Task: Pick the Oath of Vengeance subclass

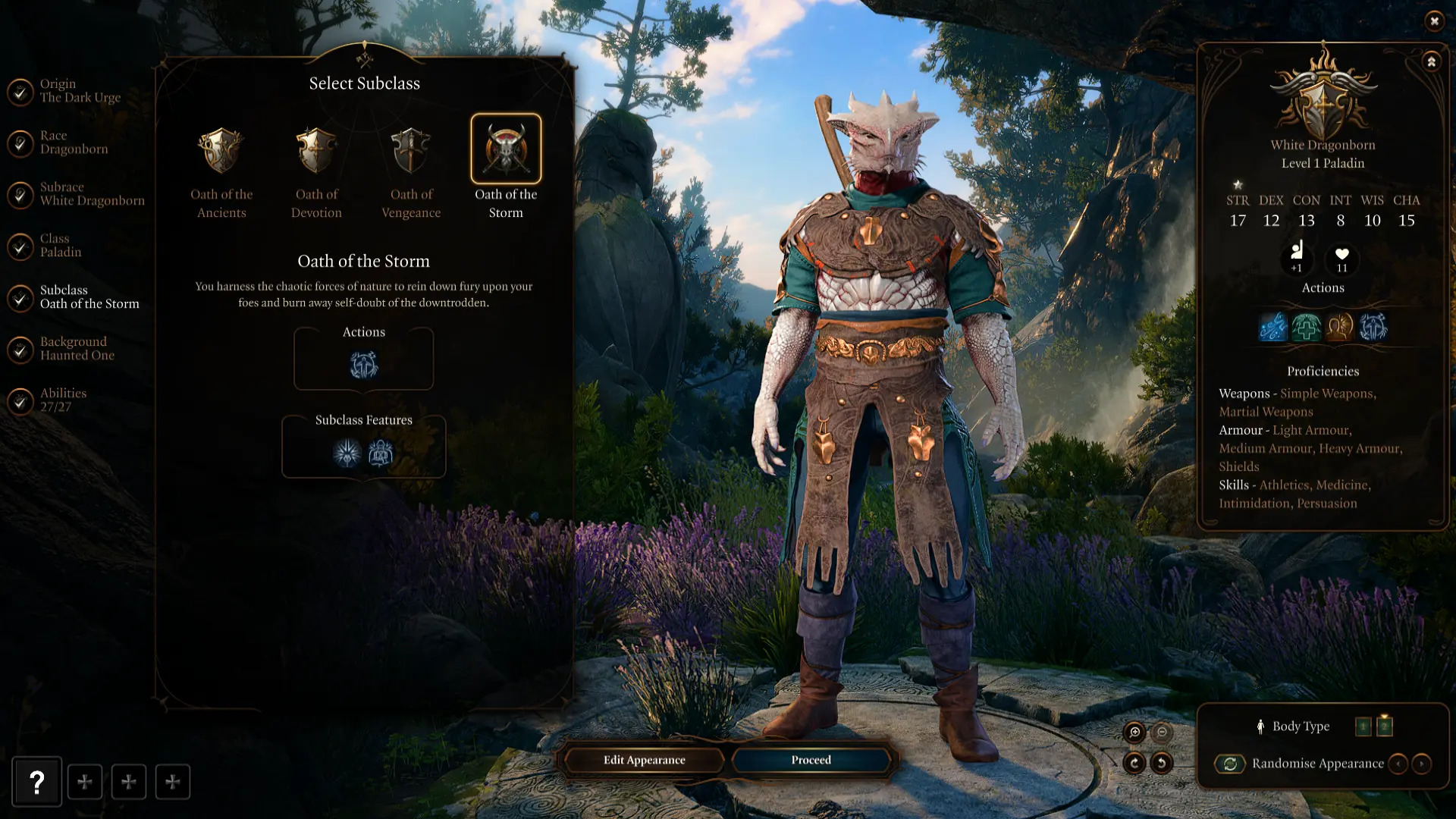Action: (411, 151)
